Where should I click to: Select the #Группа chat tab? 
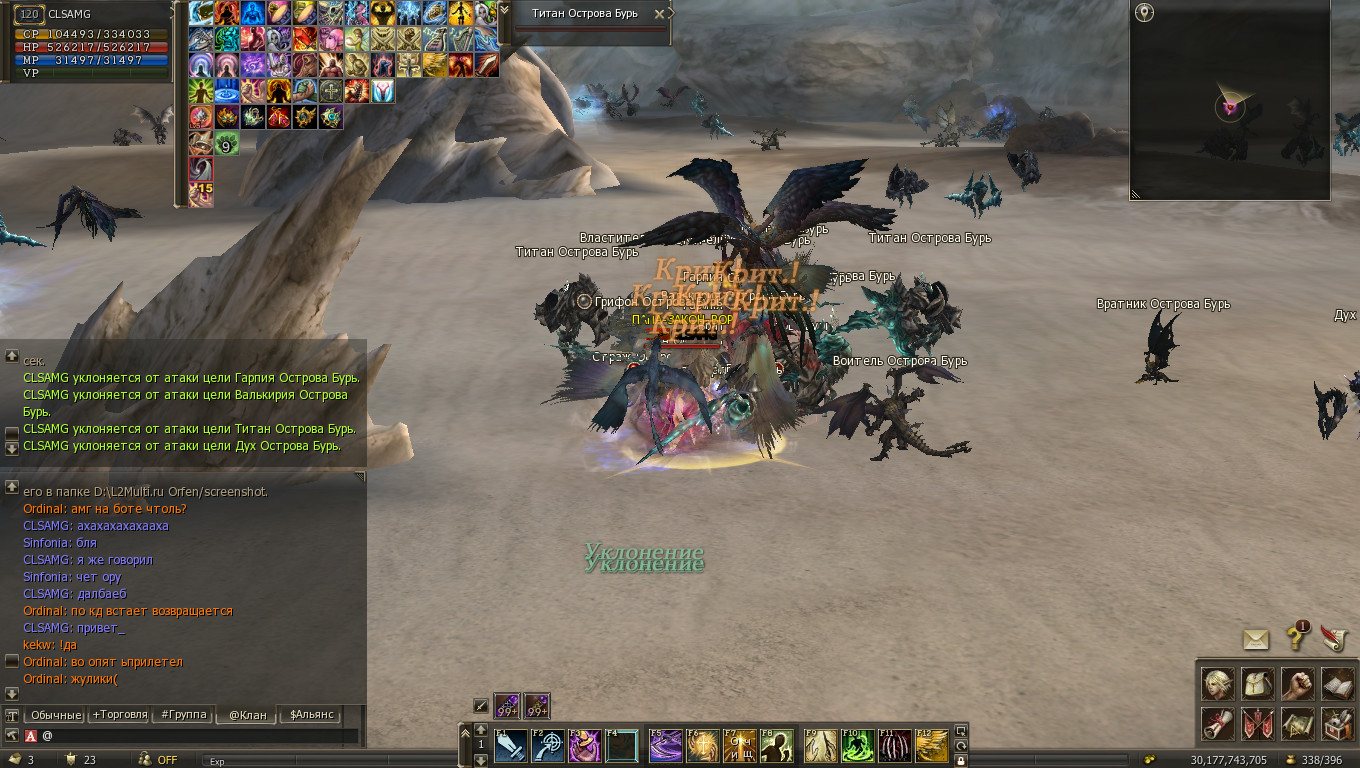pos(183,715)
